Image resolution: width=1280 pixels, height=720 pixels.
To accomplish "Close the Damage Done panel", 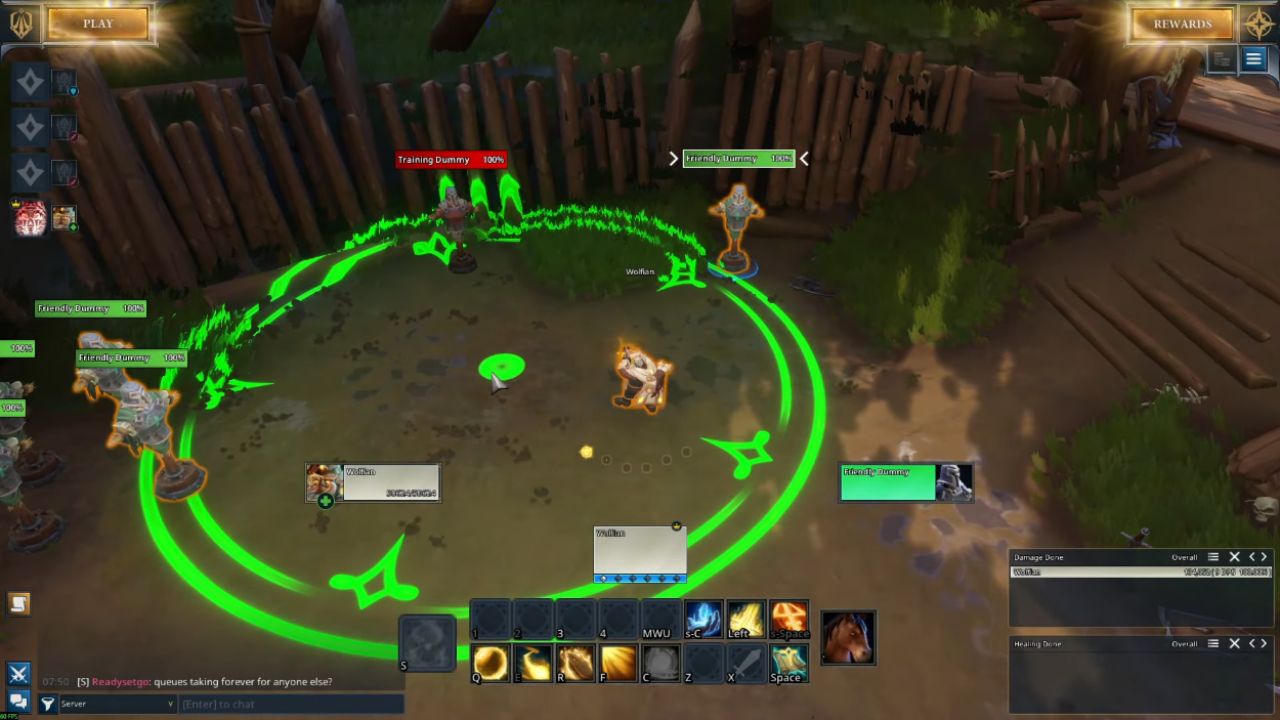I will 1234,557.
